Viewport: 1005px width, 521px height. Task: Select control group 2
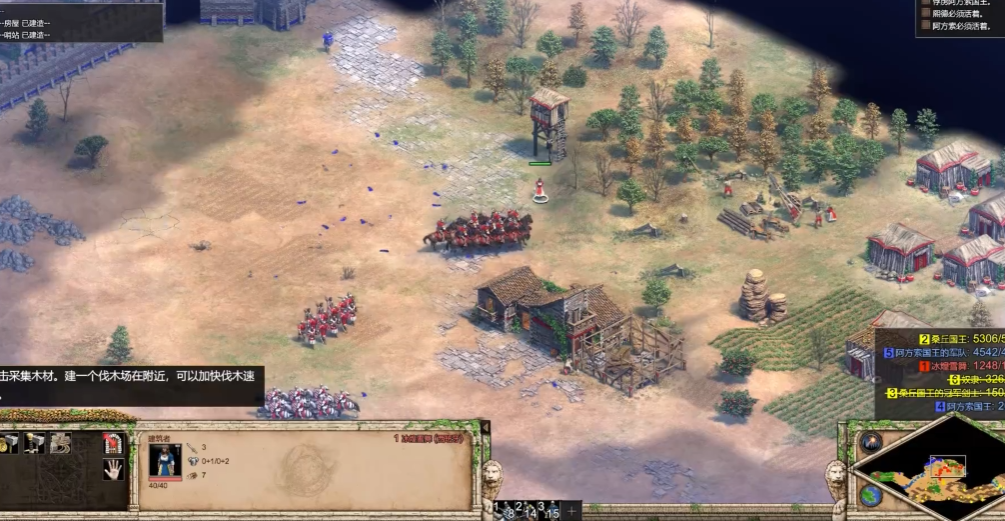pos(523,510)
